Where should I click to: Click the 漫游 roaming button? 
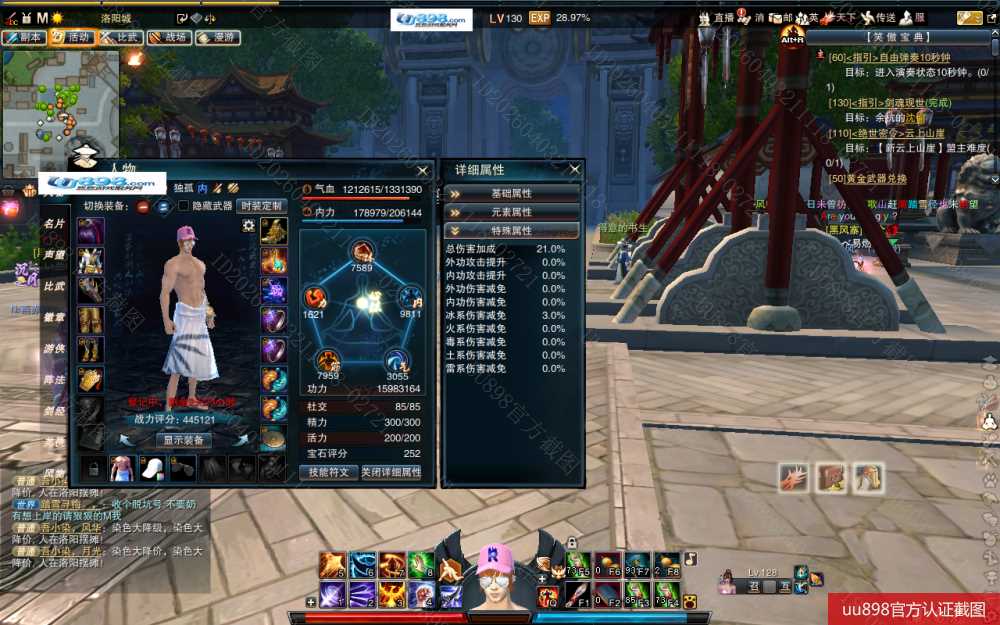[217, 37]
